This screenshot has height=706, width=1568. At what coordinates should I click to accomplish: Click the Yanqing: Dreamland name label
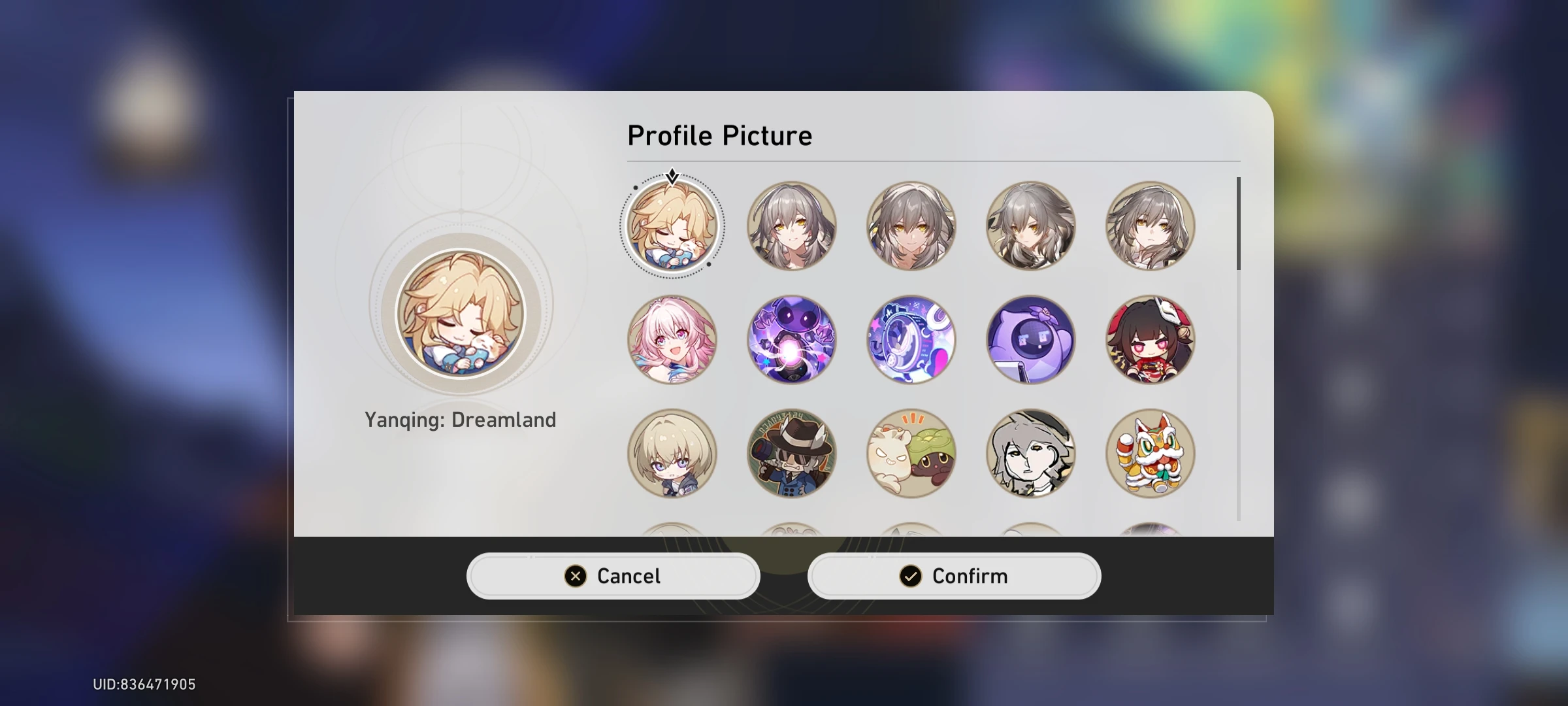461,419
